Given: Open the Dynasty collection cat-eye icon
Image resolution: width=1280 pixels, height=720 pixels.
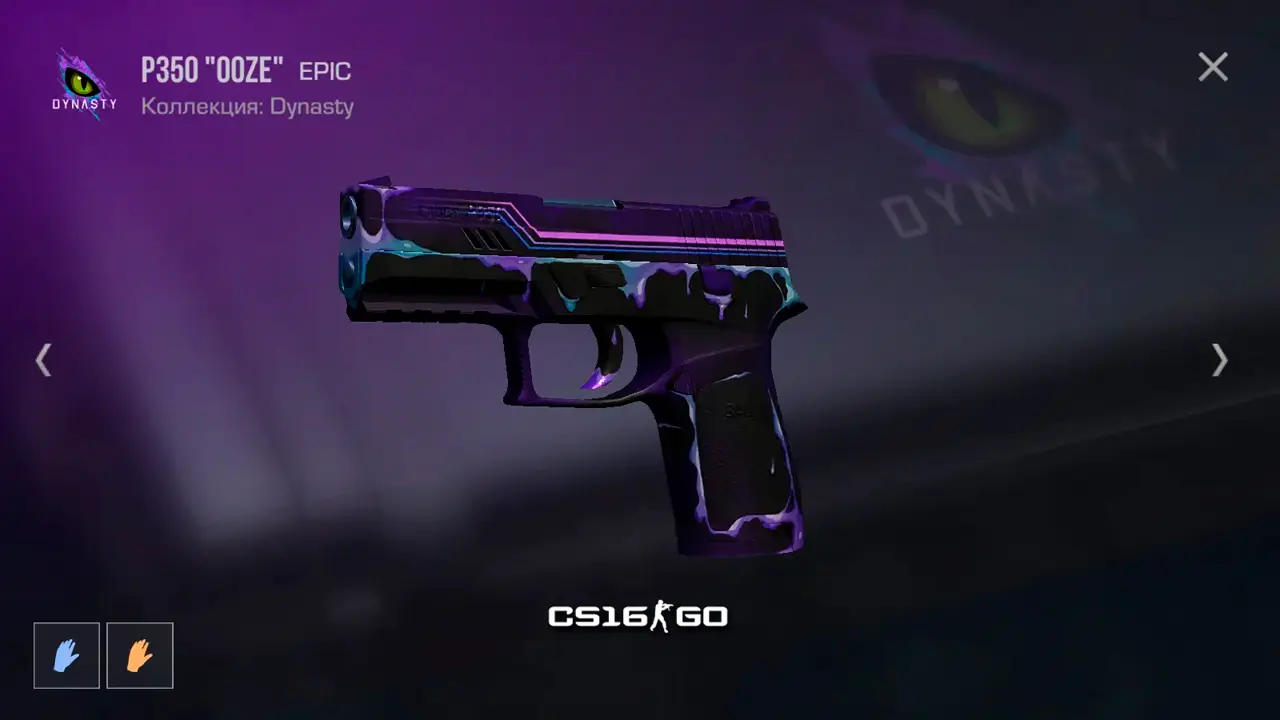Looking at the screenshot, I should (84, 84).
